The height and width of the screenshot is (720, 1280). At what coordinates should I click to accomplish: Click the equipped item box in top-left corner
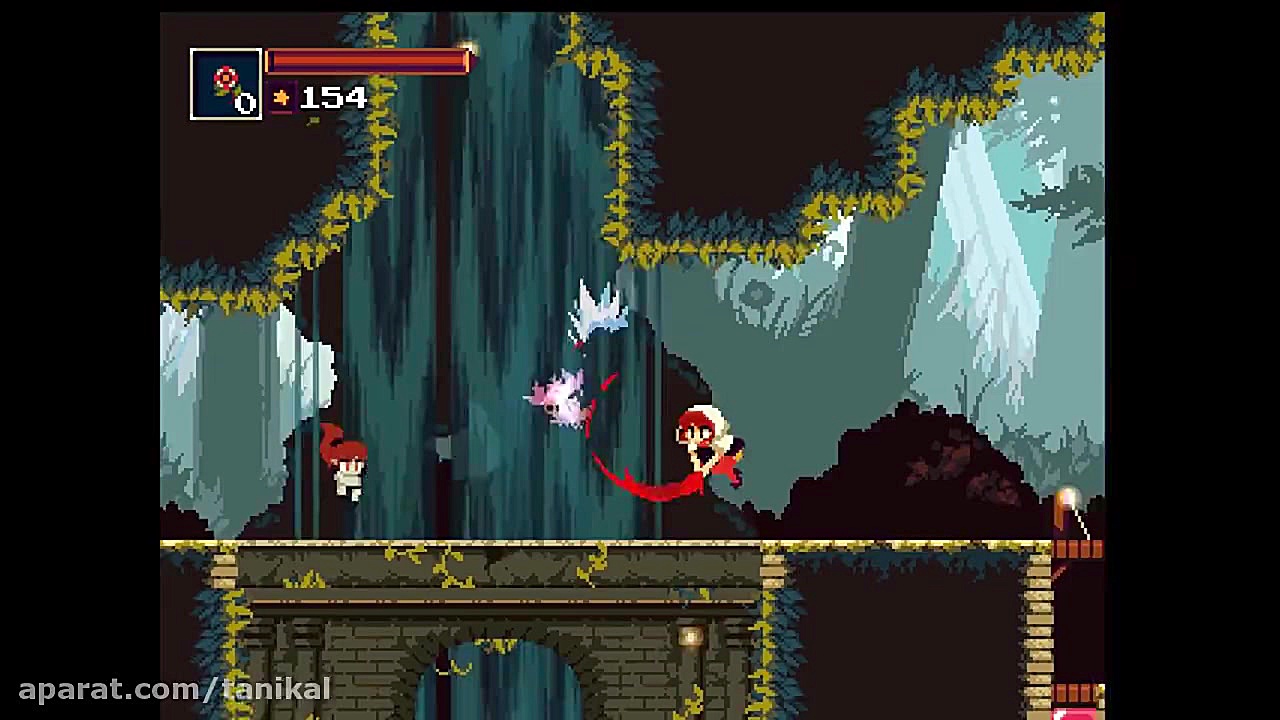[x=225, y=84]
